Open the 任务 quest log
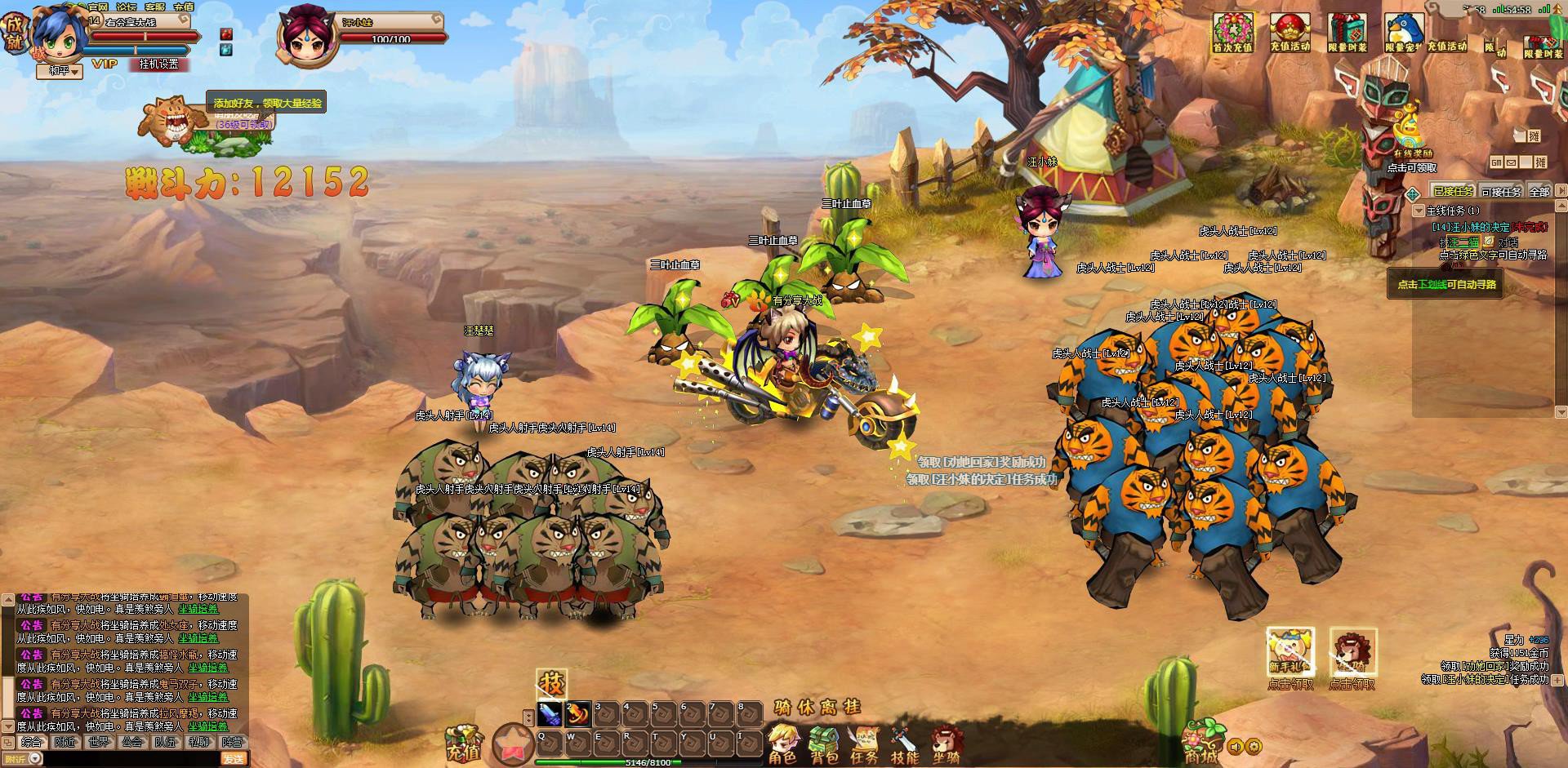This screenshot has height=768, width=1568. pos(864,744)
